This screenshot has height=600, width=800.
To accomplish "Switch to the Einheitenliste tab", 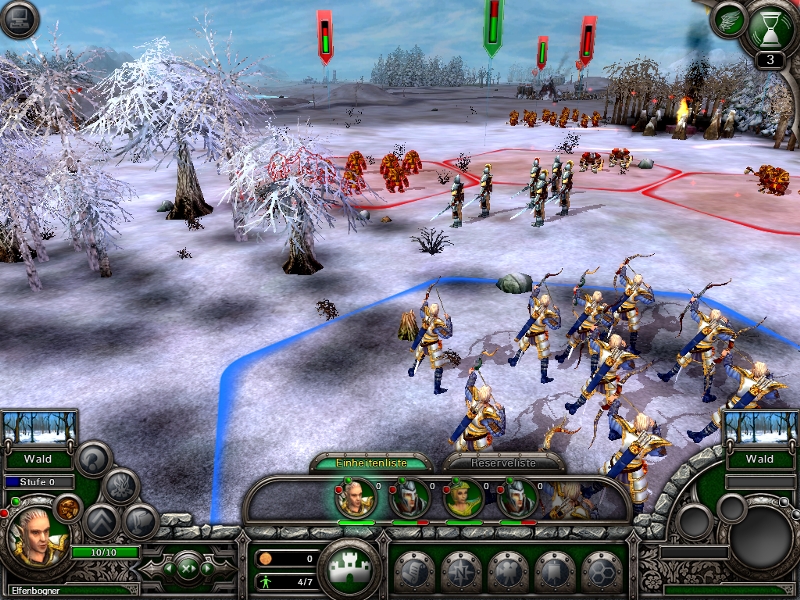I will point(370,462).
